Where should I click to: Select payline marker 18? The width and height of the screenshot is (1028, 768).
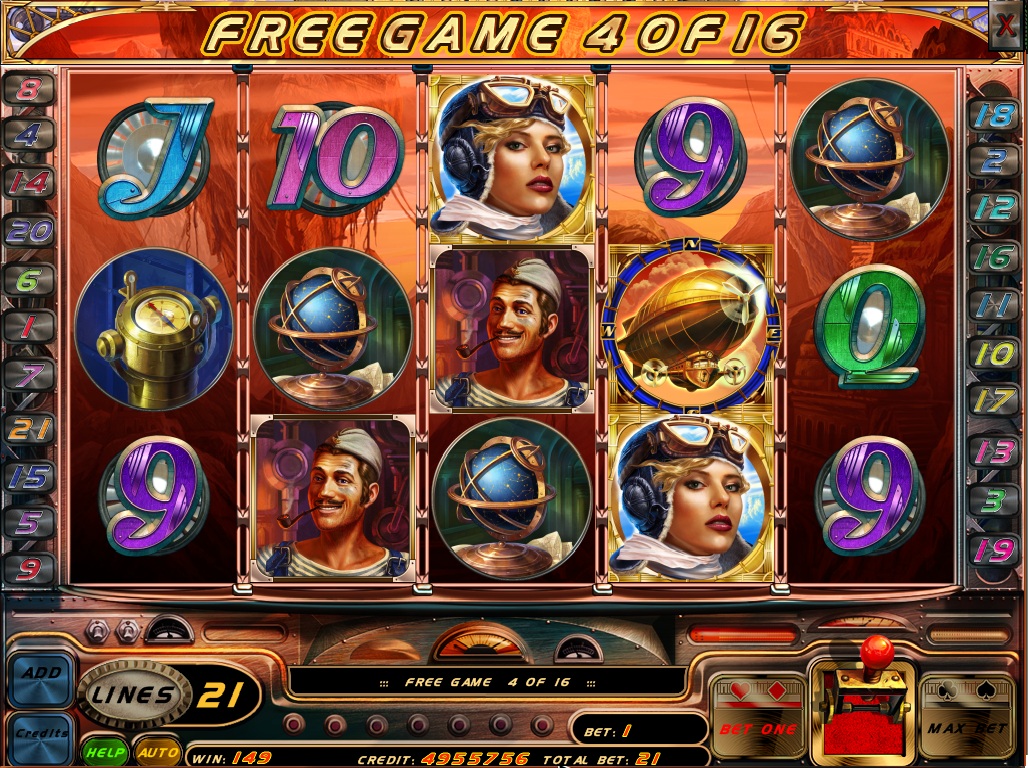[995, 113]
